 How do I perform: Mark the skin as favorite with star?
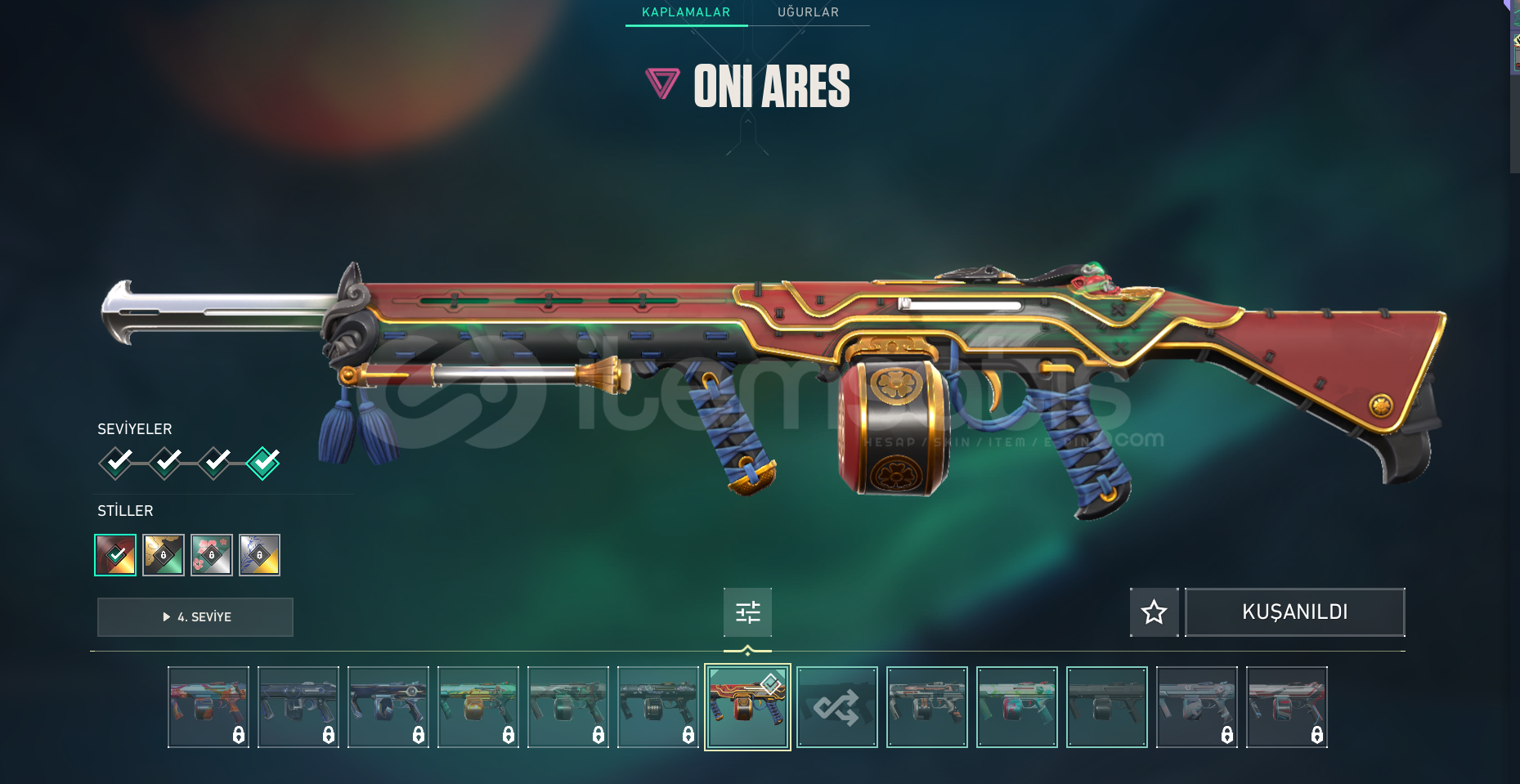pyautogui.click(x=1154, y=612)
